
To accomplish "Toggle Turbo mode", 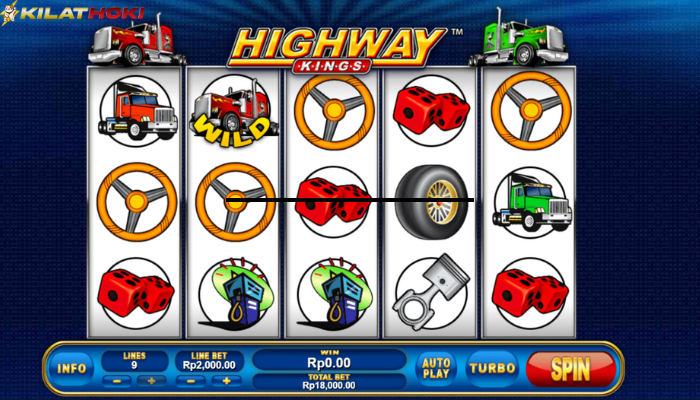I will coord(492,368).
